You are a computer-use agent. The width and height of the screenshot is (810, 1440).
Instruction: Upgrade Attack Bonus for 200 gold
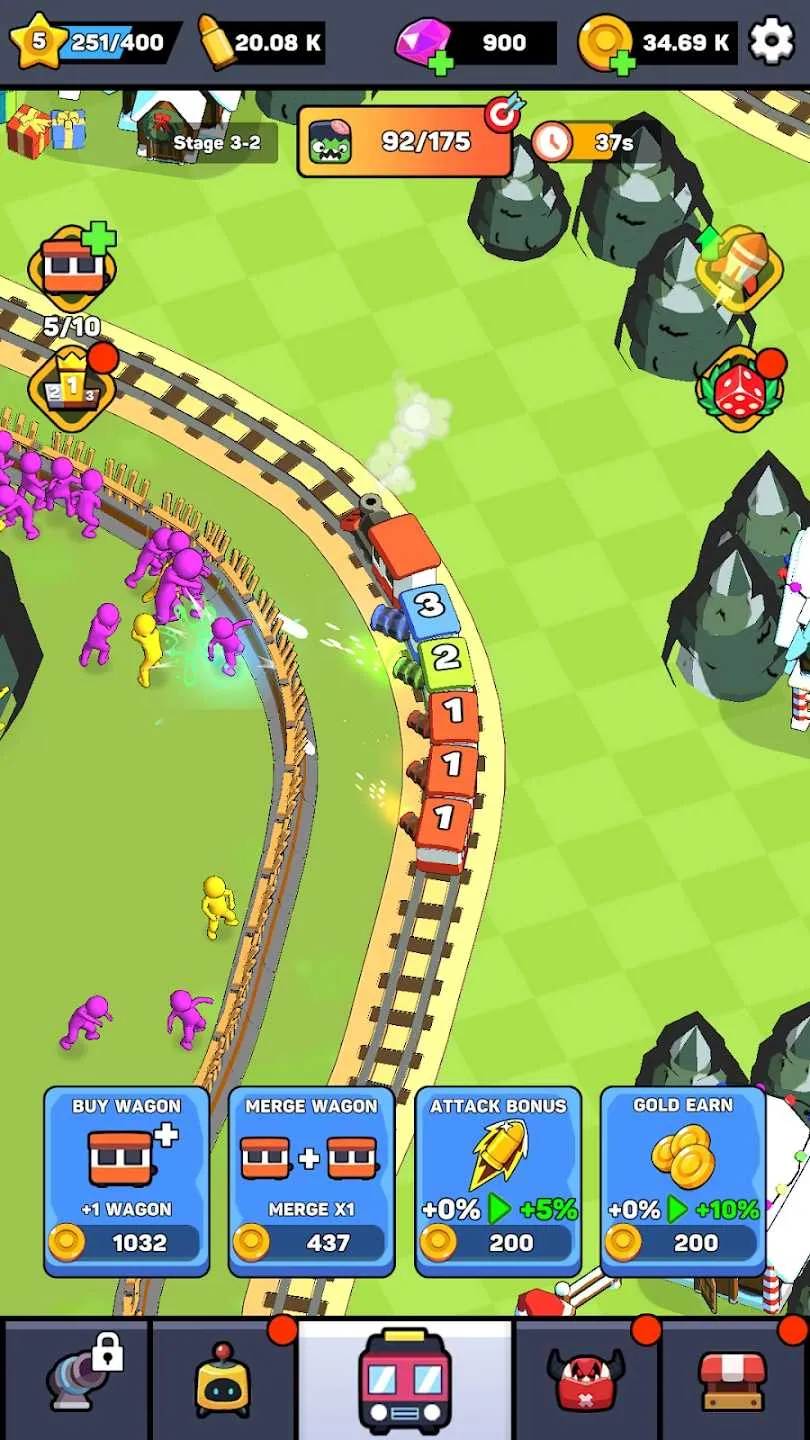pos(497,1181)
